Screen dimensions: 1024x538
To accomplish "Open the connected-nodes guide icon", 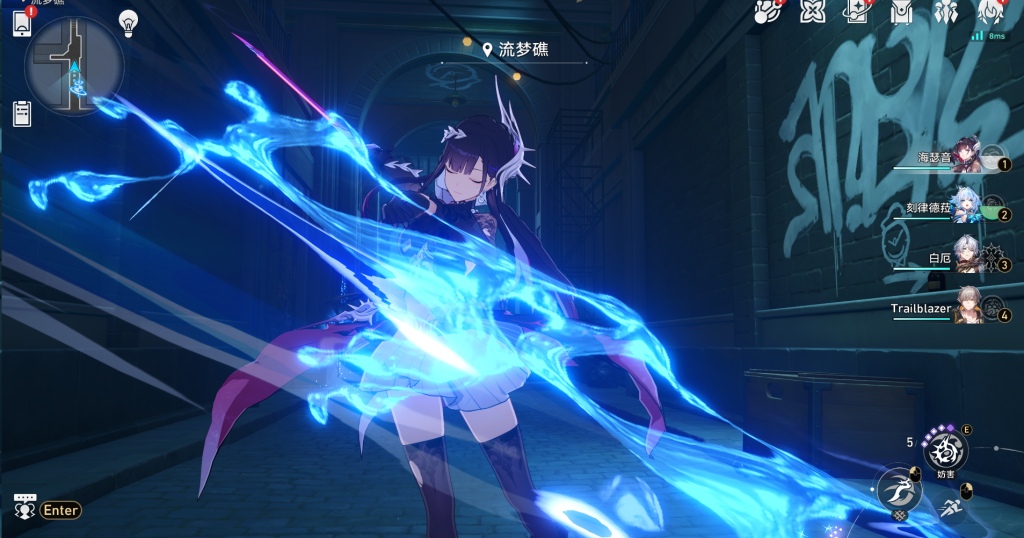I will coord(766,12).
